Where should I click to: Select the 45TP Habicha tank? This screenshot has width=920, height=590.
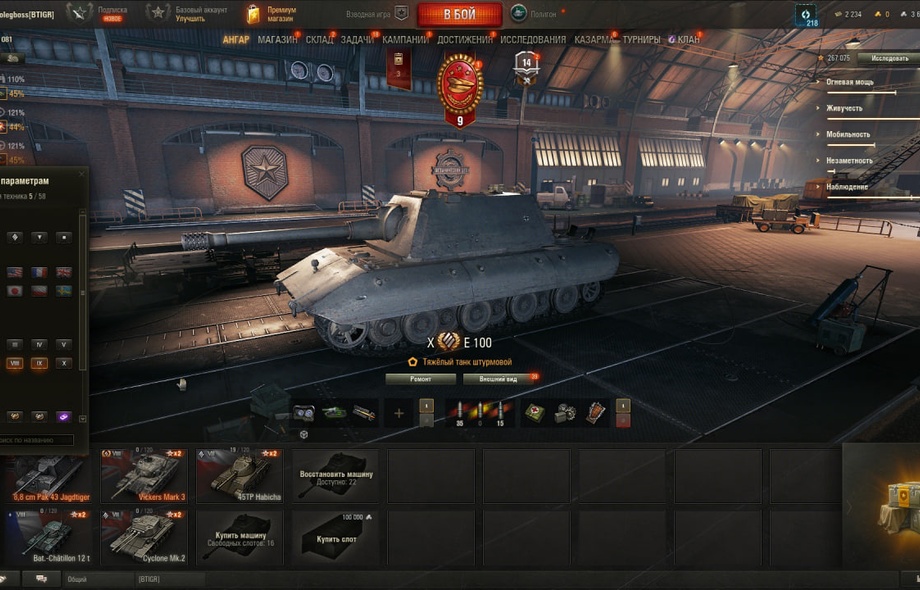[x=241, y=475]
